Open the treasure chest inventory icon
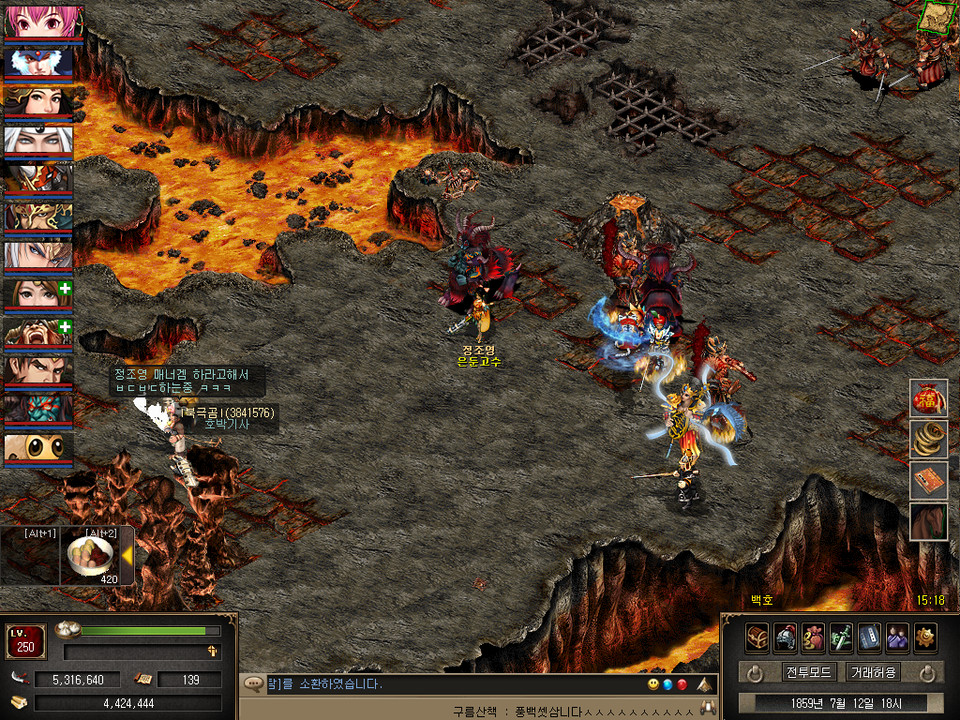960x720 pixels. coord(757,637)
